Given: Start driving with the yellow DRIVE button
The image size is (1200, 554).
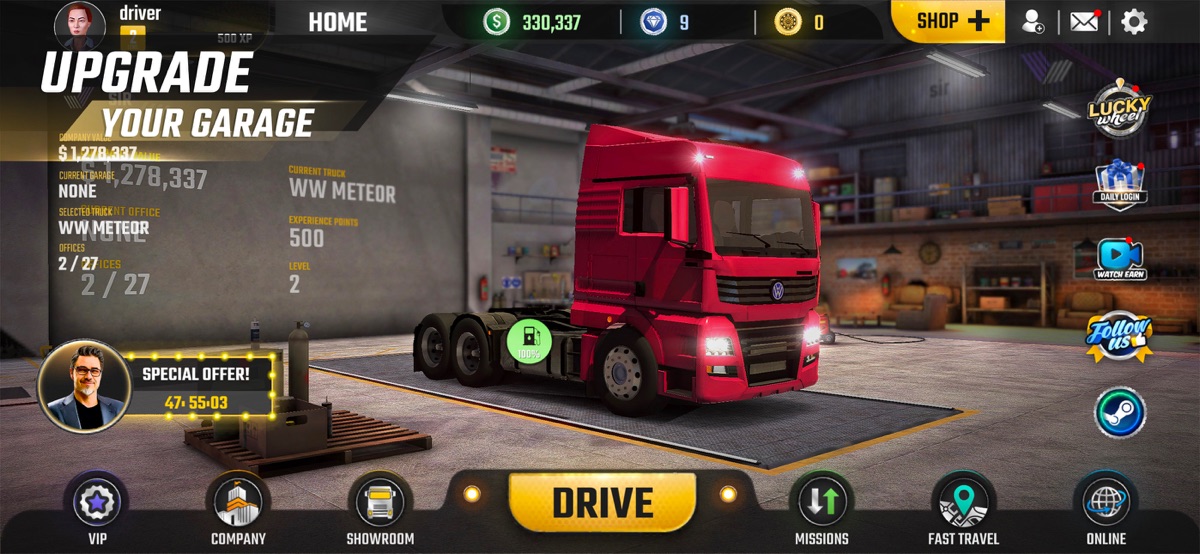Looking at the screenshot, I should tap(602, 502).
